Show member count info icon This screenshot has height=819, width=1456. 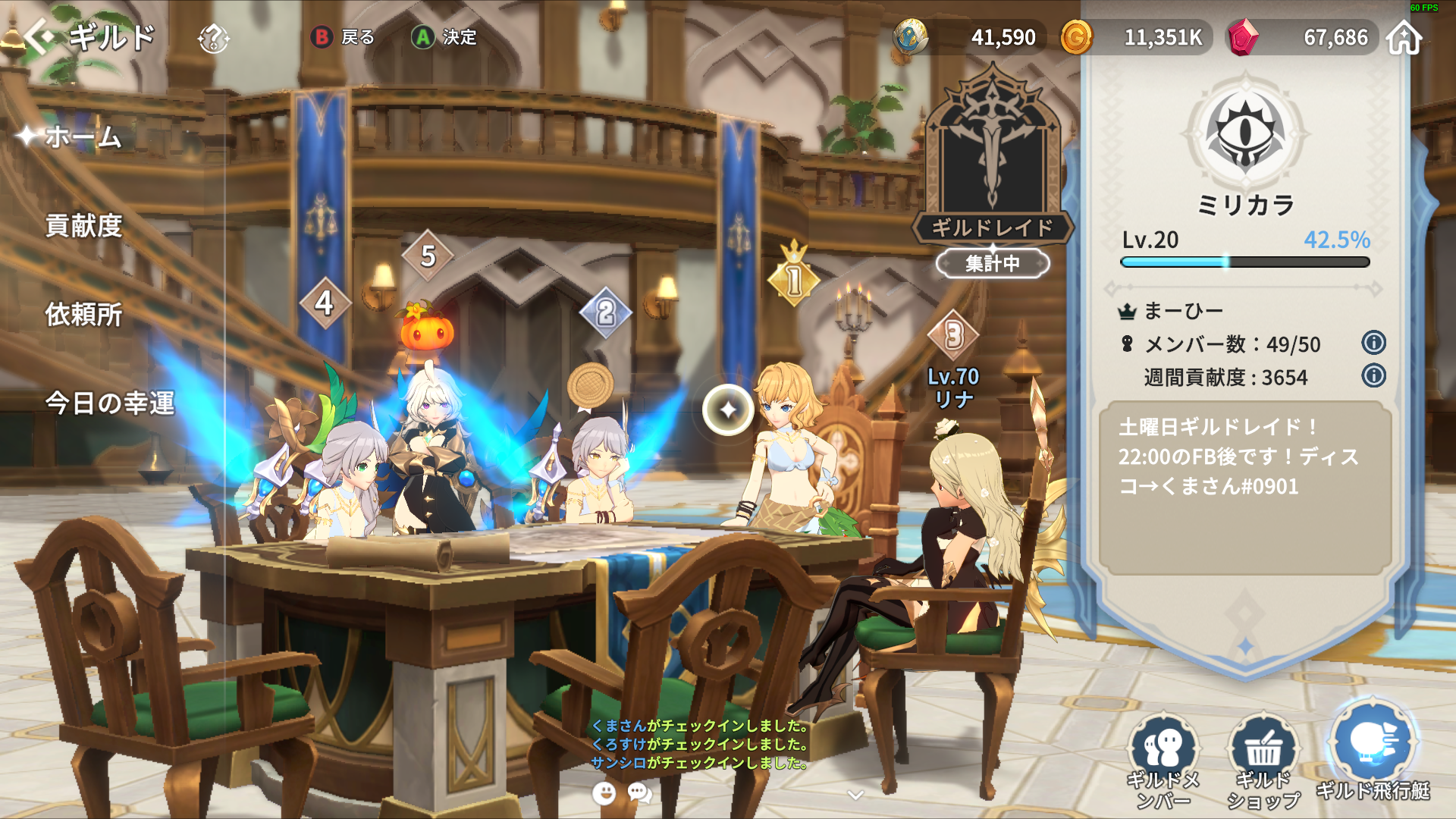(1373, 343)
